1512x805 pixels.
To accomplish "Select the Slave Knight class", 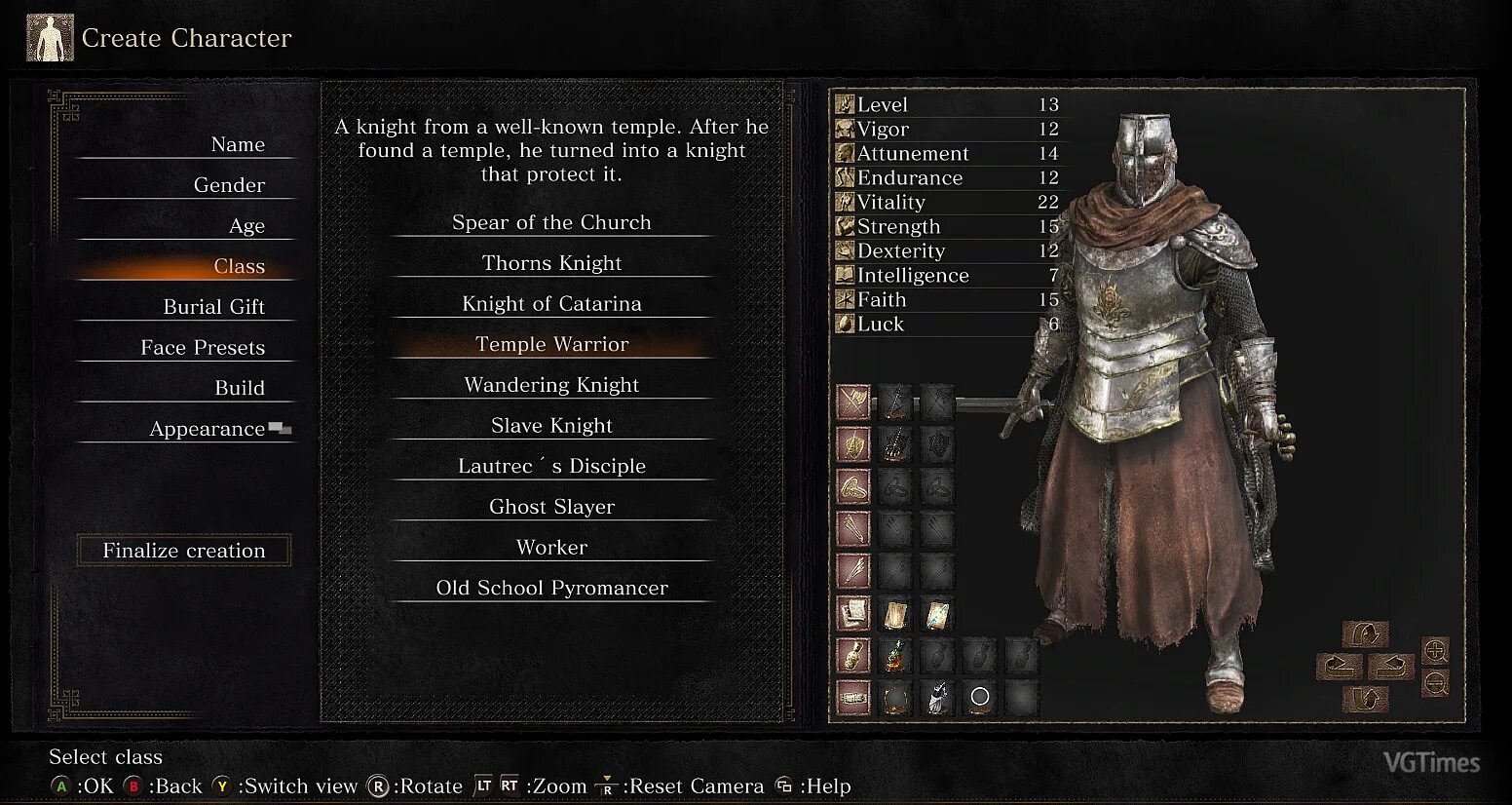I will point(551,426).
